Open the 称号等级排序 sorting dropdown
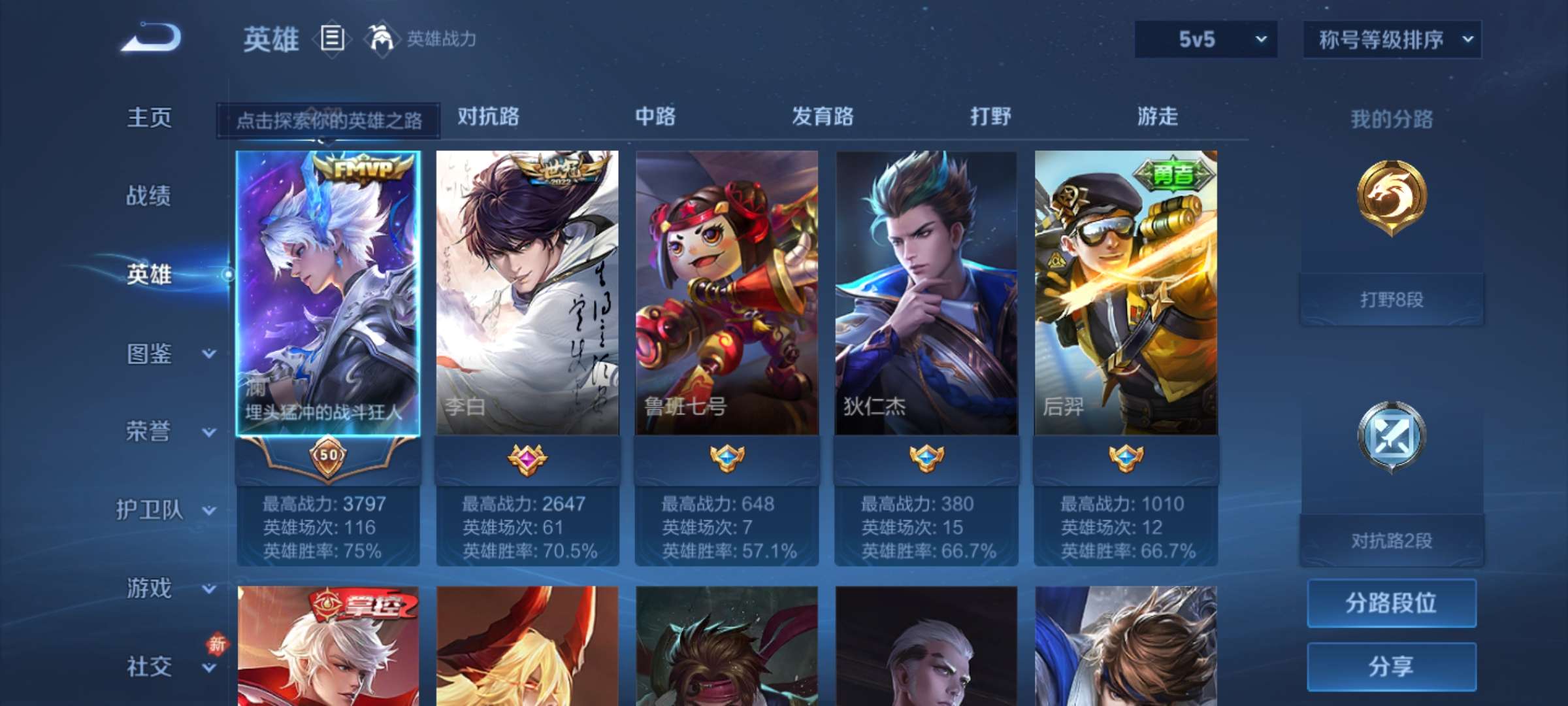Image resolution: width=1568 pixels, height=706 pixels. coord(1390,39)
